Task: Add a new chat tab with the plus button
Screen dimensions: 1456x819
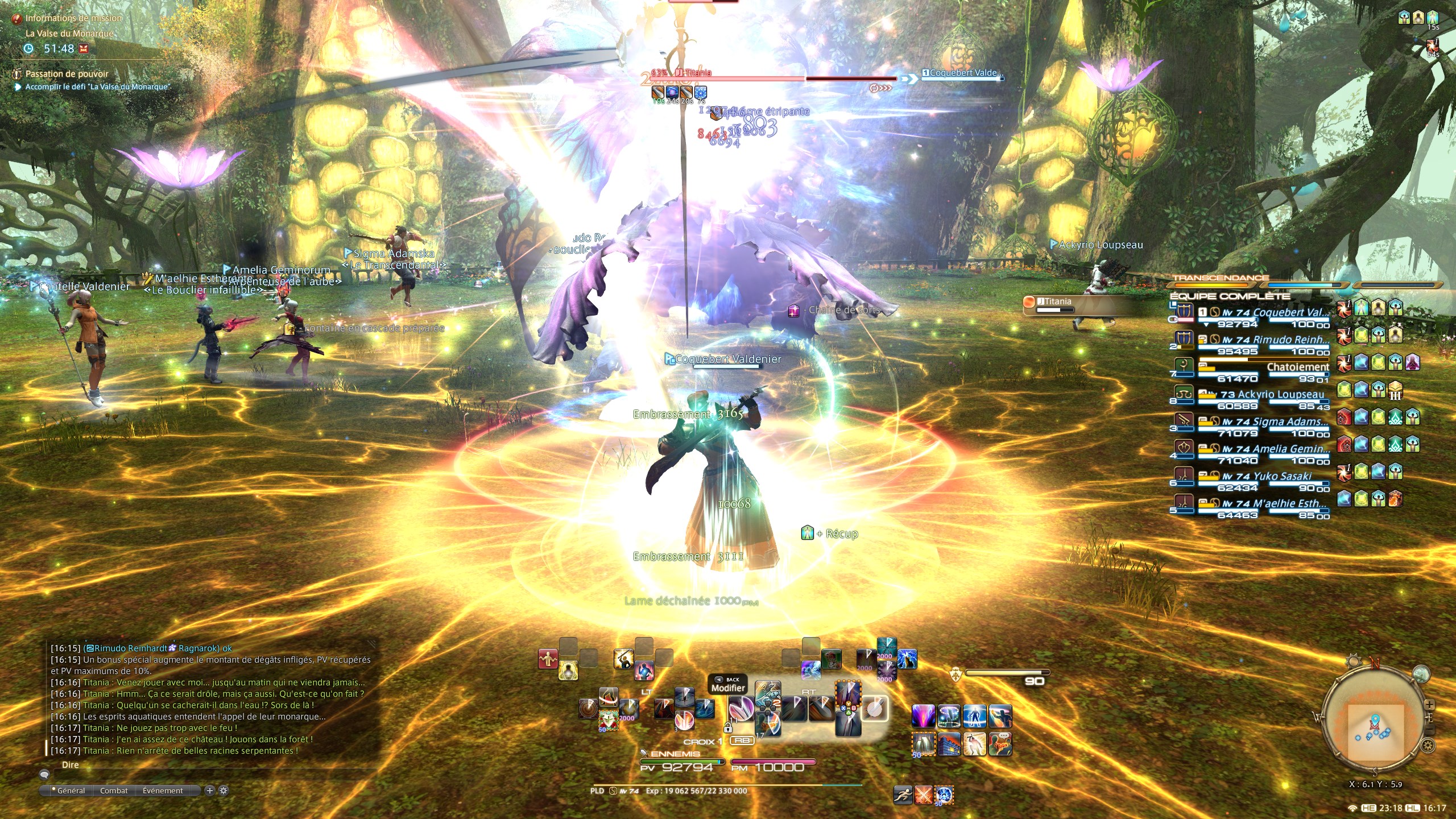Action: [x=210, y=790]
